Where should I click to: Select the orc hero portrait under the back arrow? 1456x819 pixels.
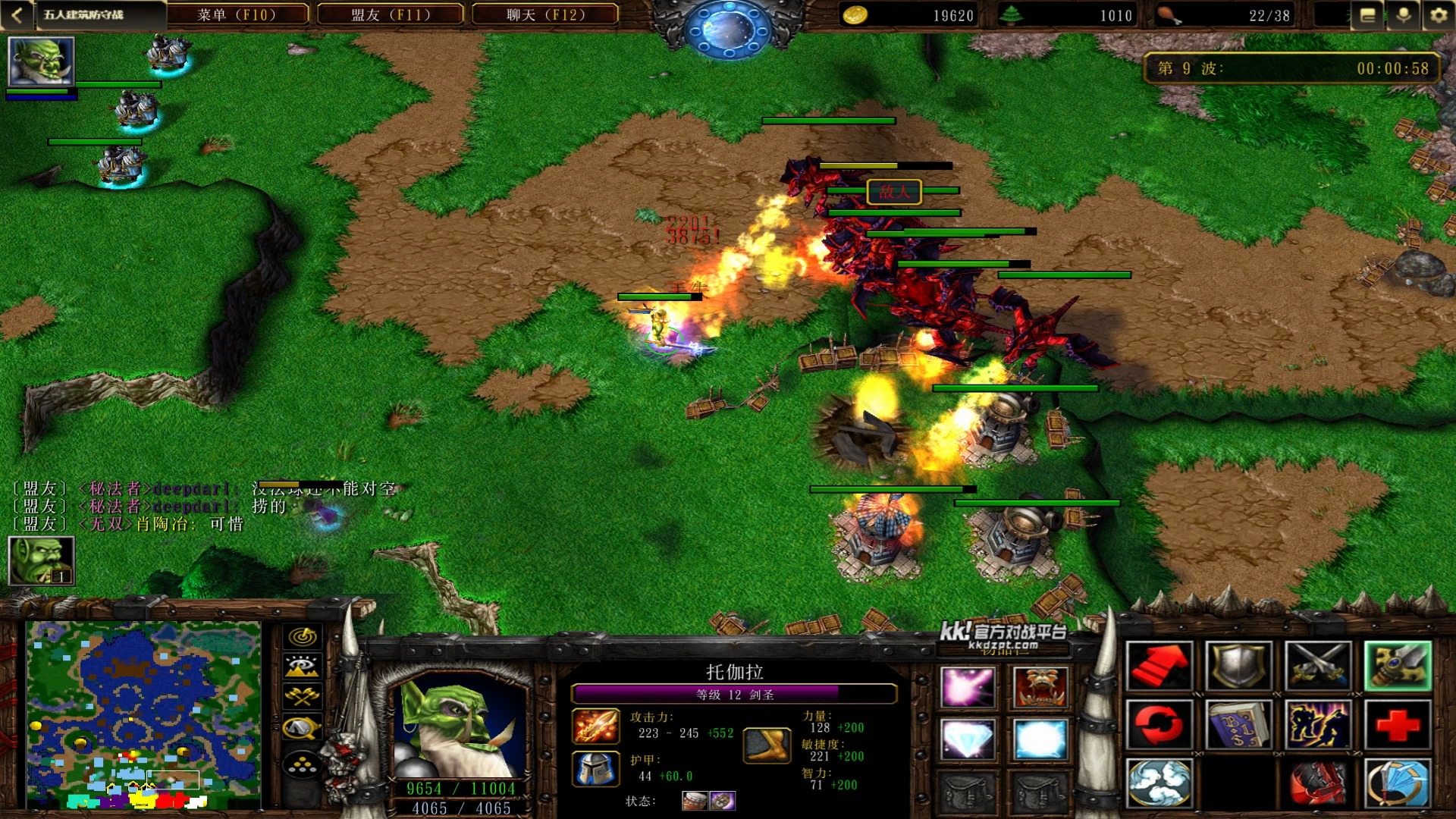[41, 62]
